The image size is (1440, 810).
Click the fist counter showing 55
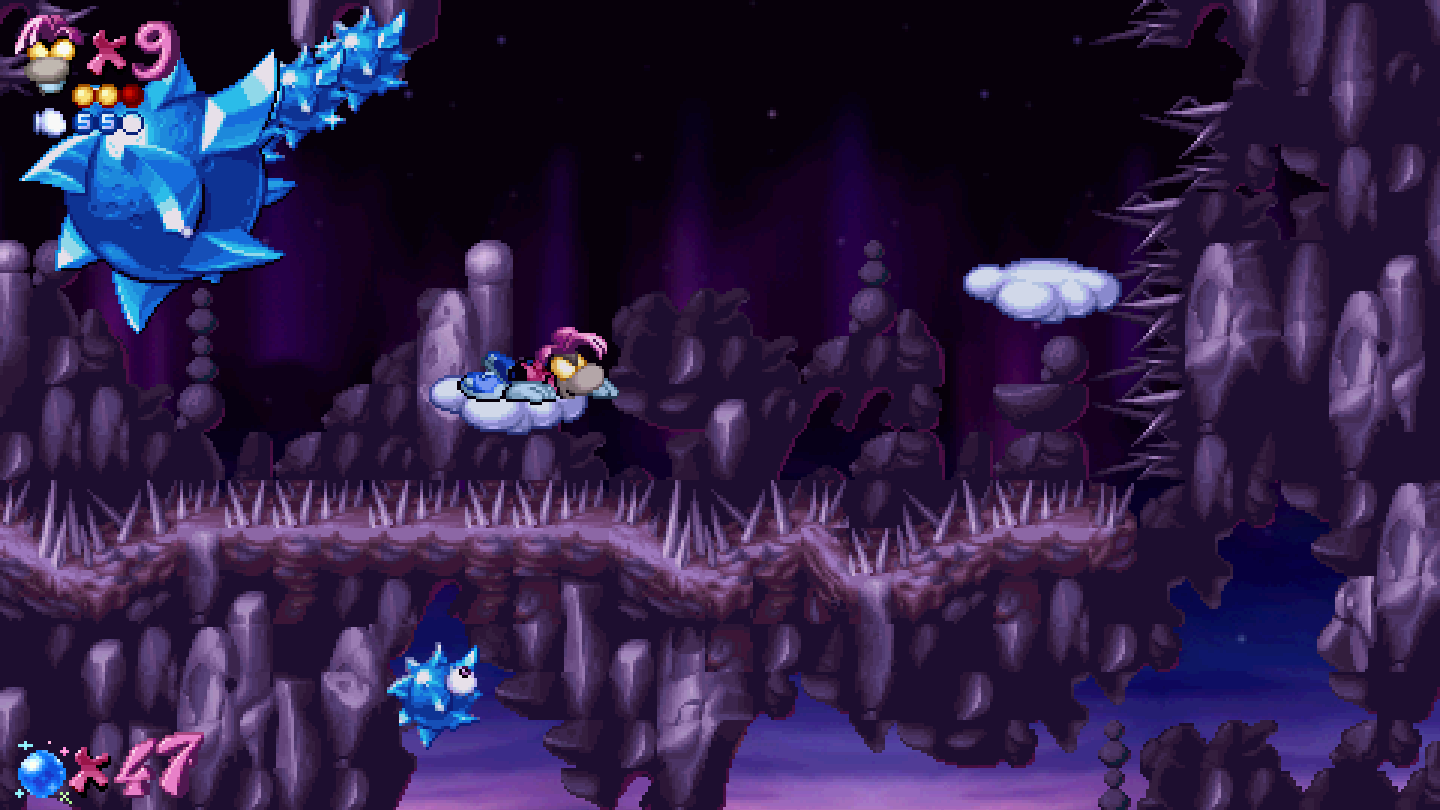coord(95,123)
